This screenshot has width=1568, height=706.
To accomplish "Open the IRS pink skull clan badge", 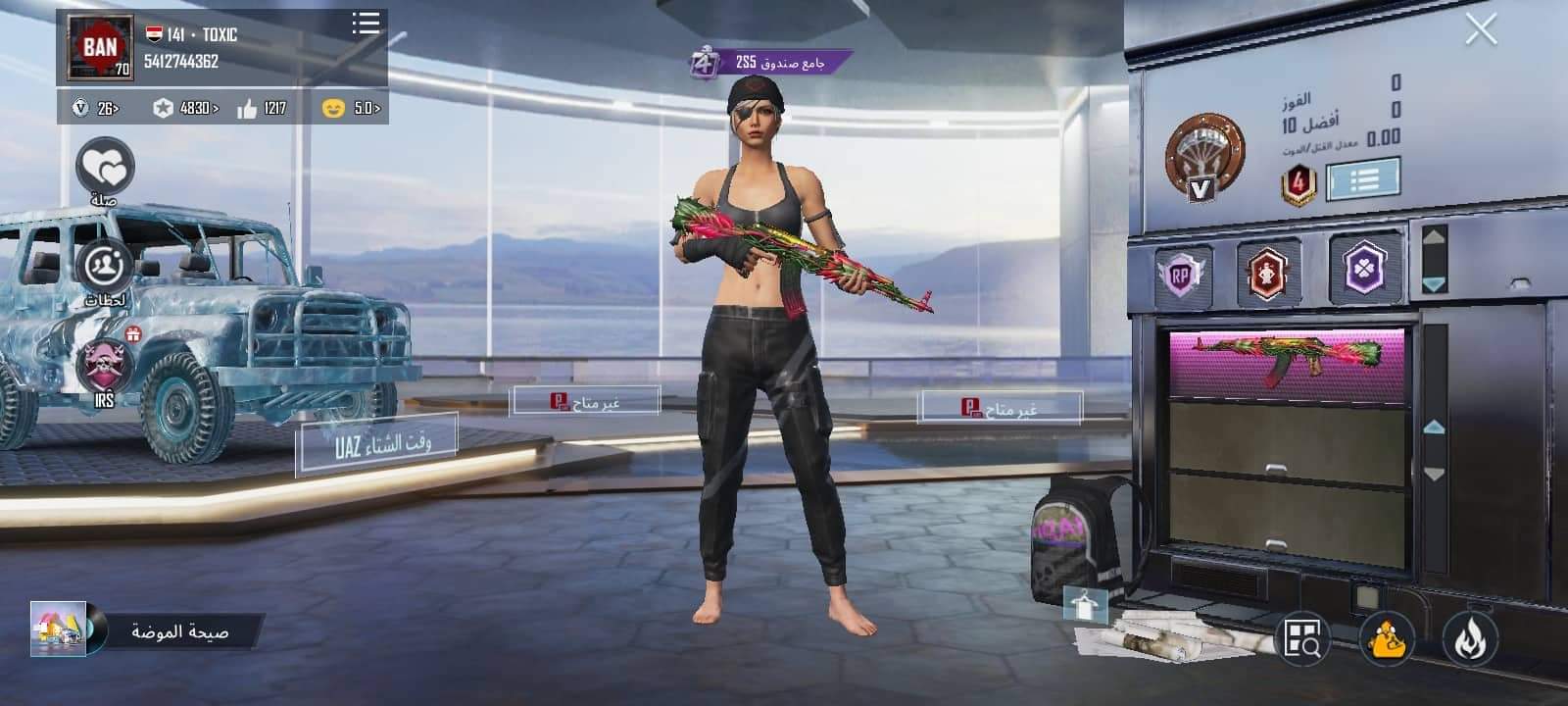I will [x=104, y=365].
